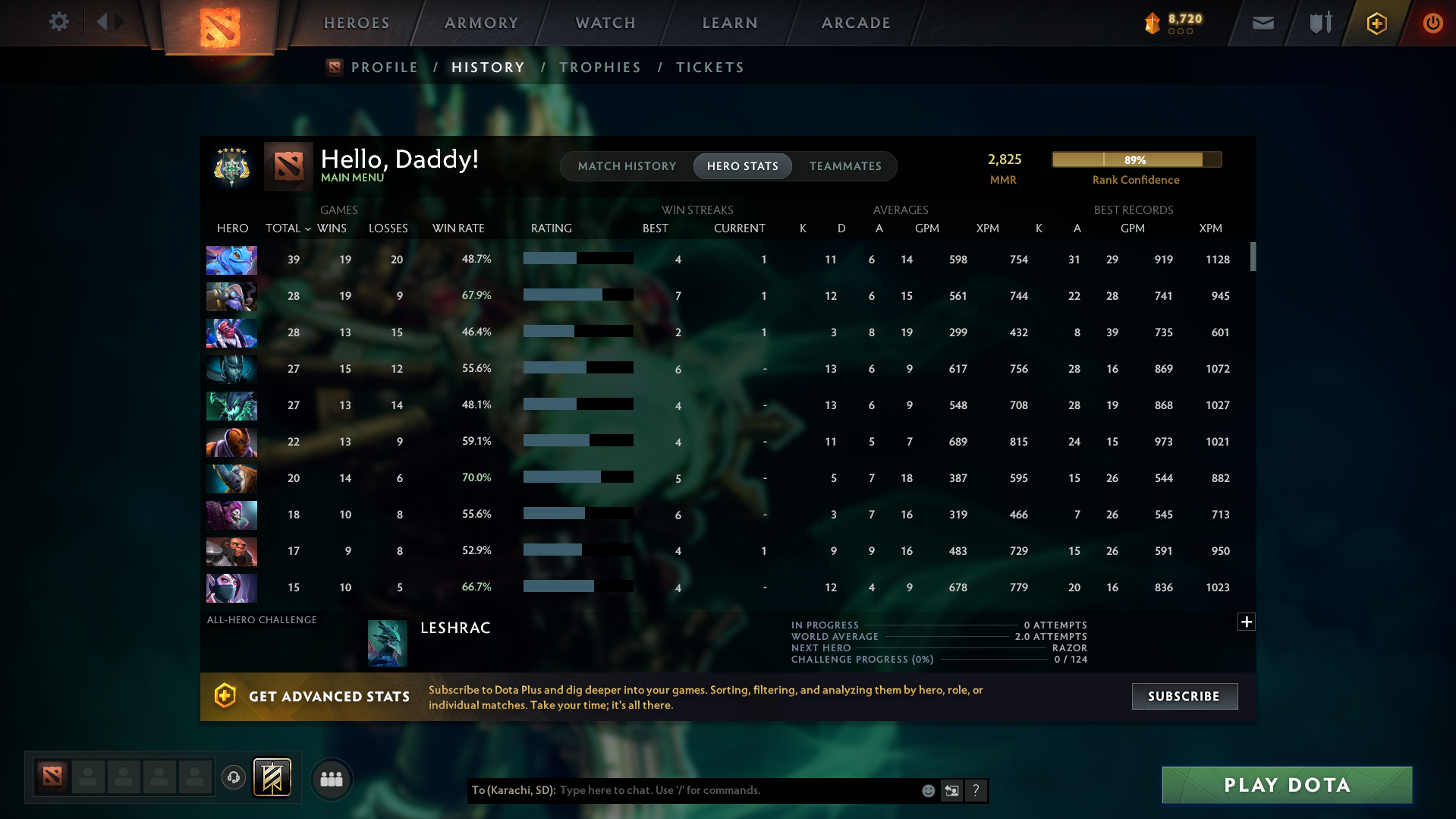Open the ARCADE menu
1456x819 pixels.
click(x=855, y=23)
